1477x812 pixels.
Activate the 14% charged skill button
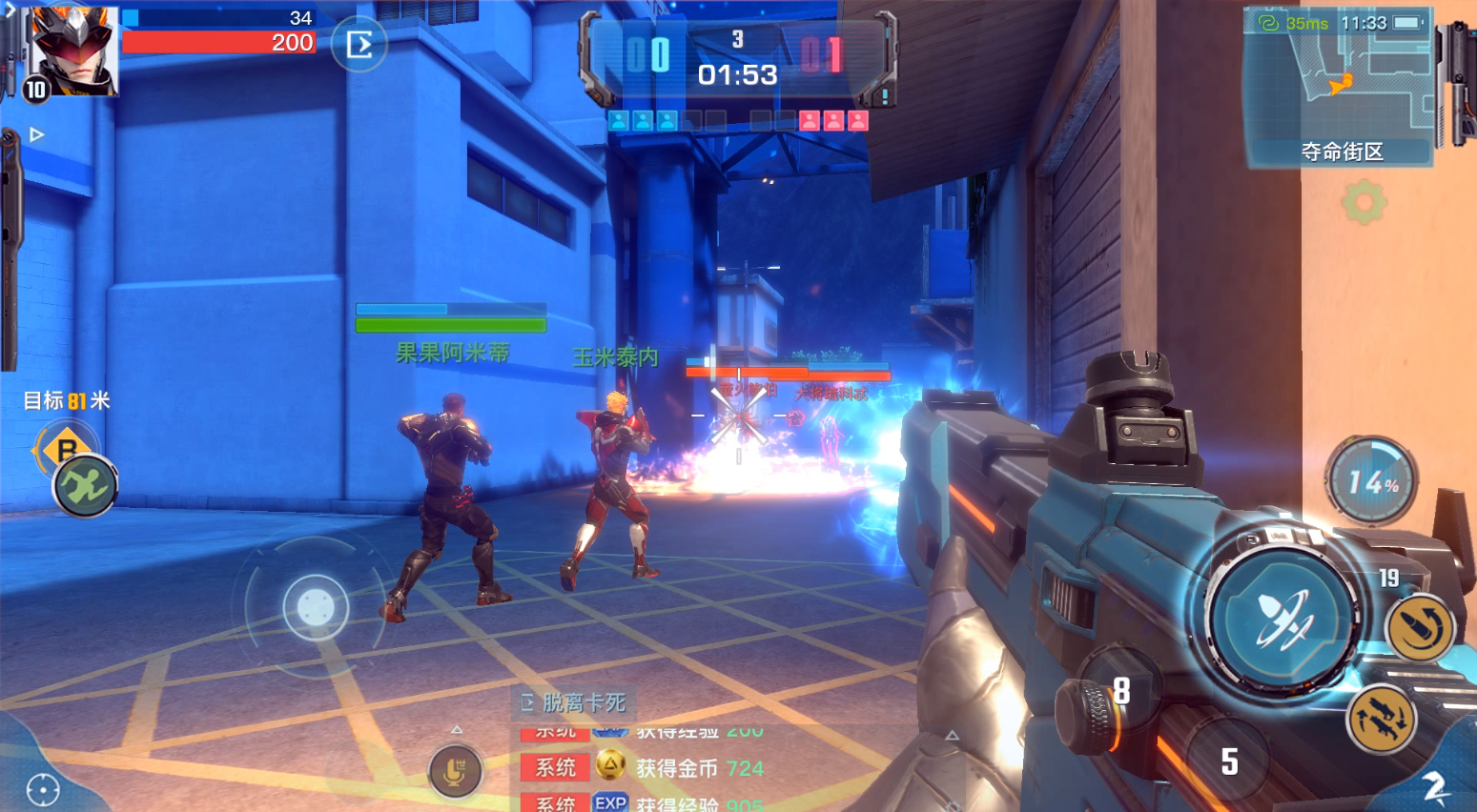(x=1371, y=482)
